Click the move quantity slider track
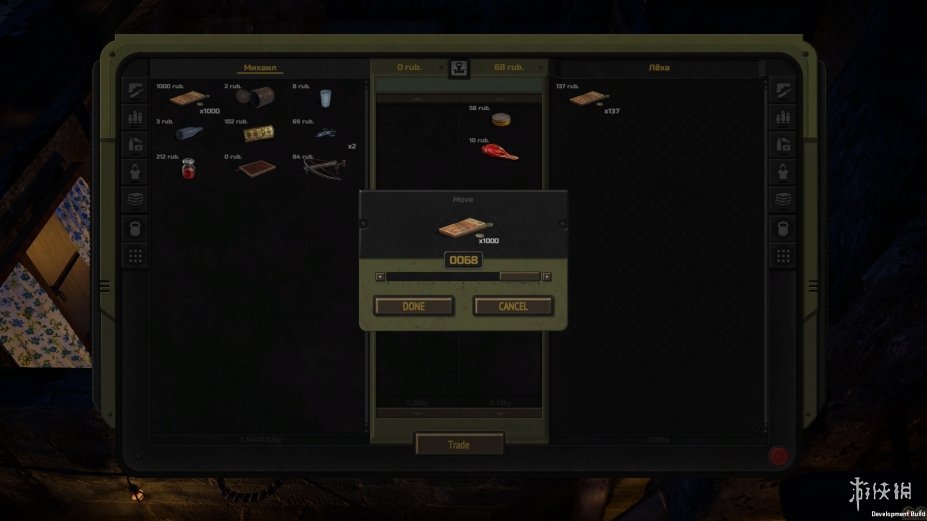The width and height of the screenshot is (927, 521). pyautogui.click(x=462, y=276)
